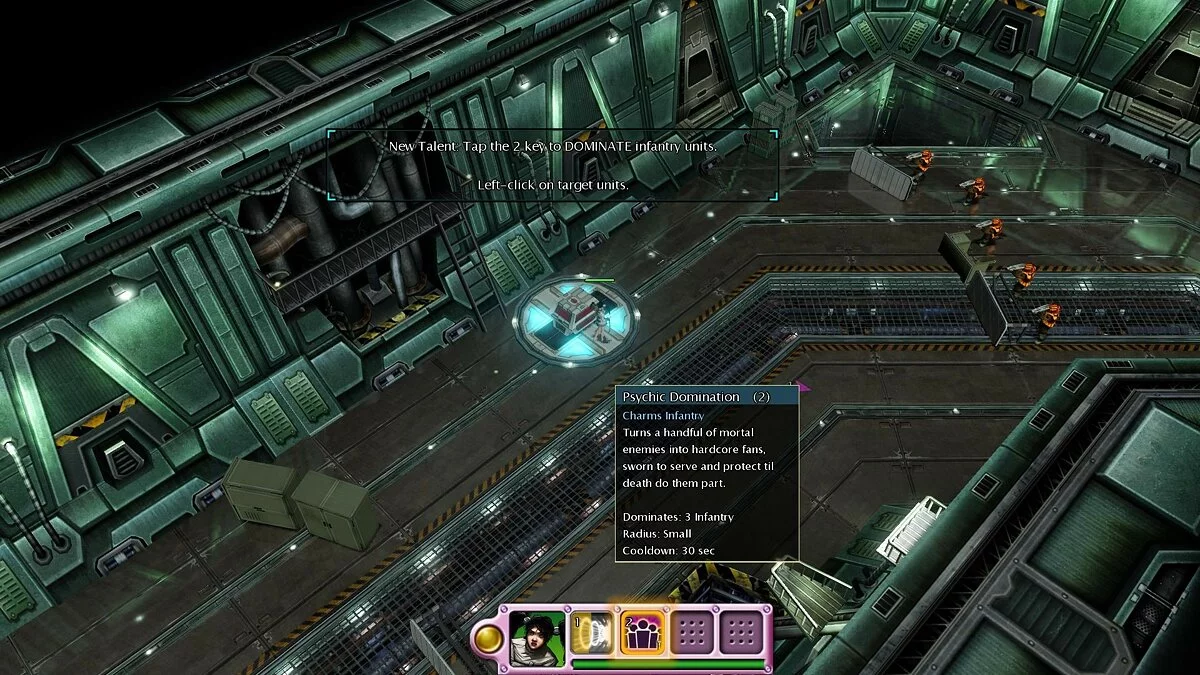Select the hero portrait in the ability bar
Viewport: 1200px width, 675px height.
(537, 634)
